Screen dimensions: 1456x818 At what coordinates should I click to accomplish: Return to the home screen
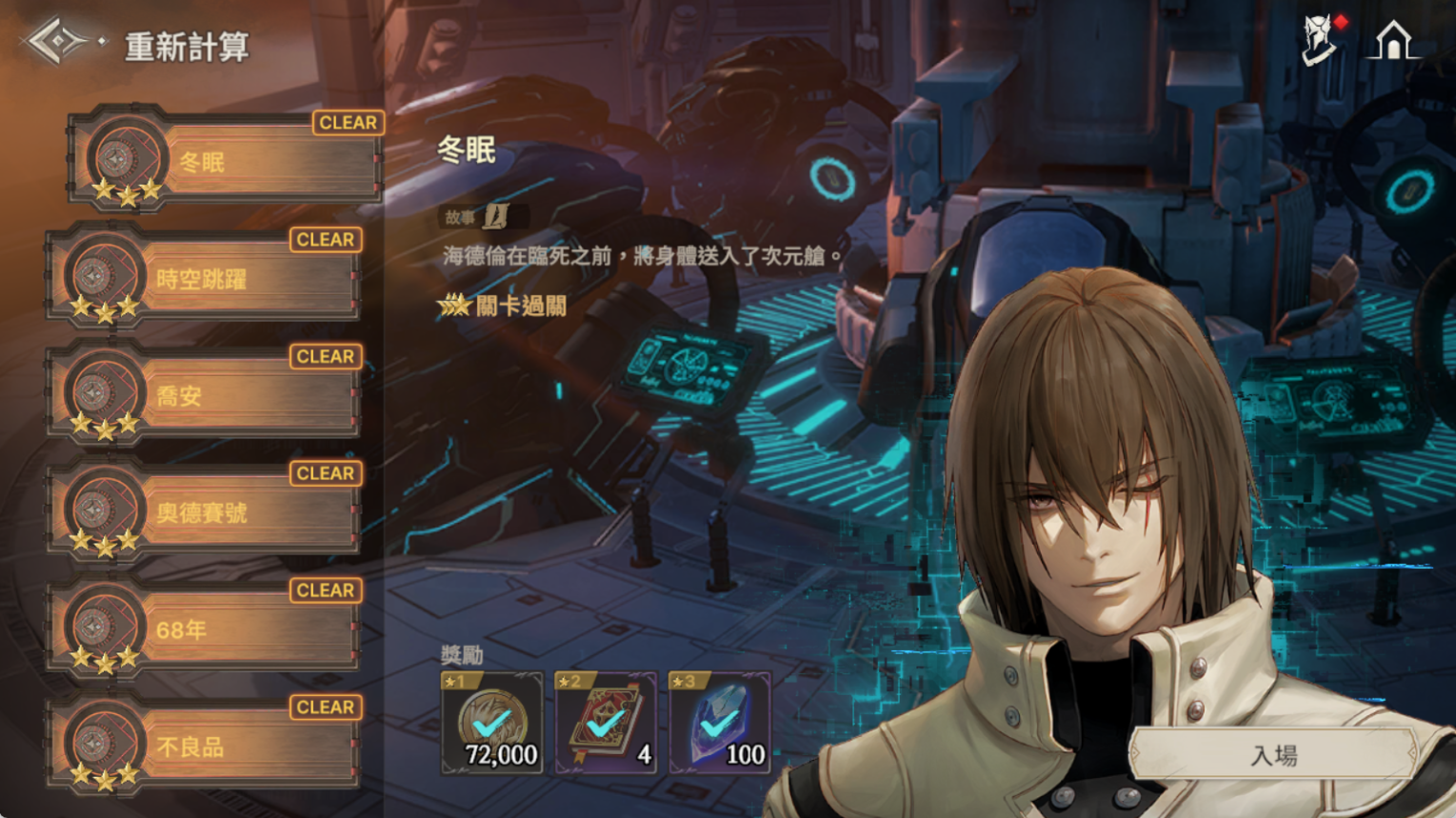pos(1392,42)
